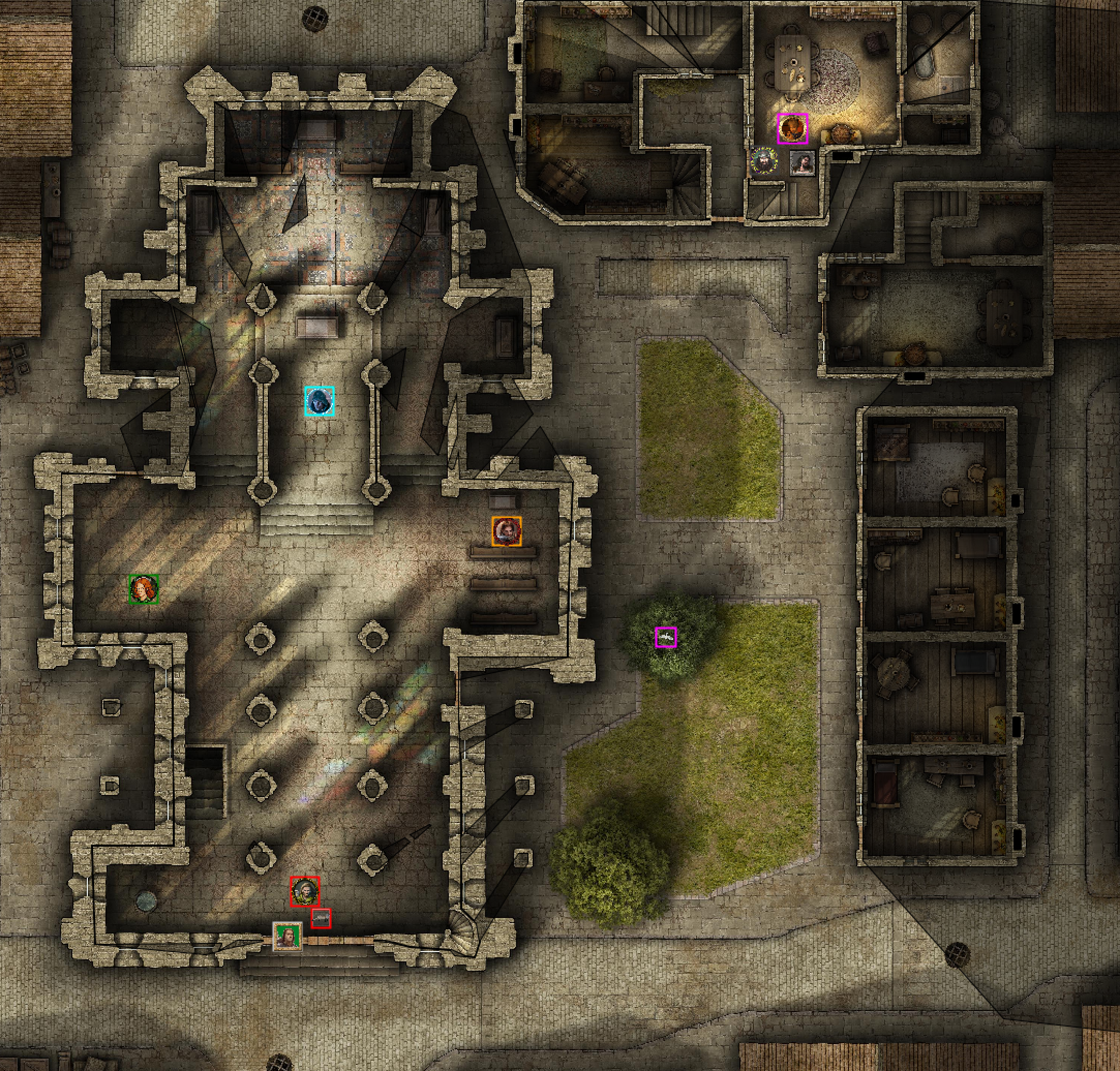Choose the magenta-bordered white bird token
This screenshot has height=1071, width=1120.
pos(665,637)
